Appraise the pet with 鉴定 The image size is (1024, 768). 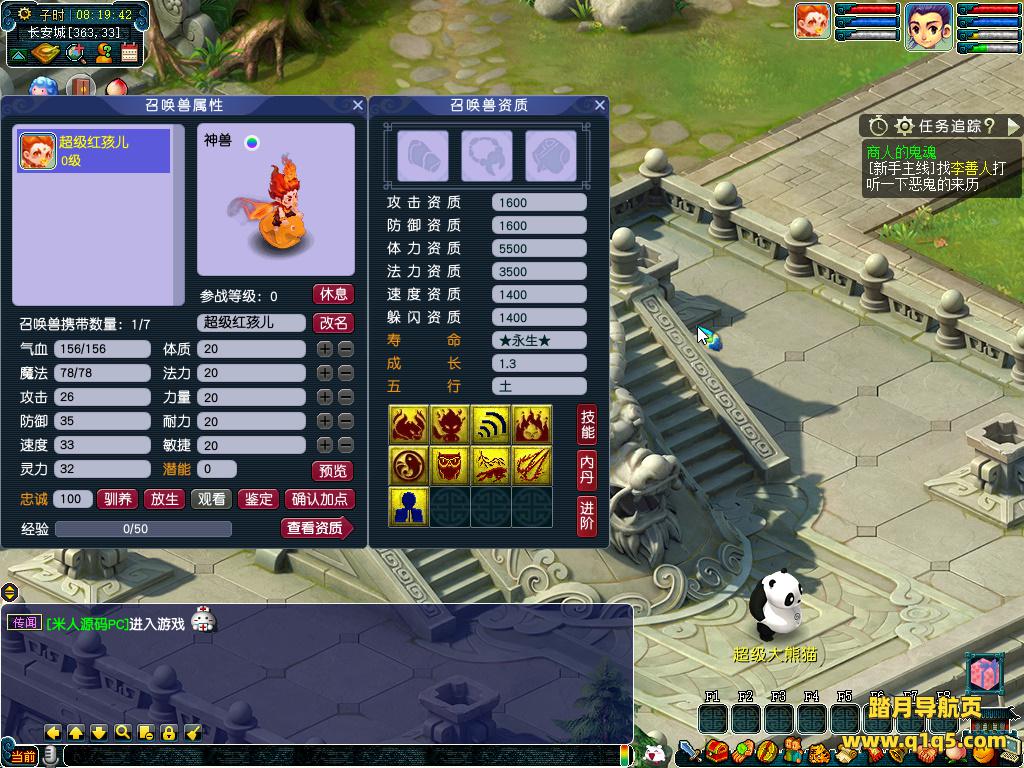click(x=258, y=499)
